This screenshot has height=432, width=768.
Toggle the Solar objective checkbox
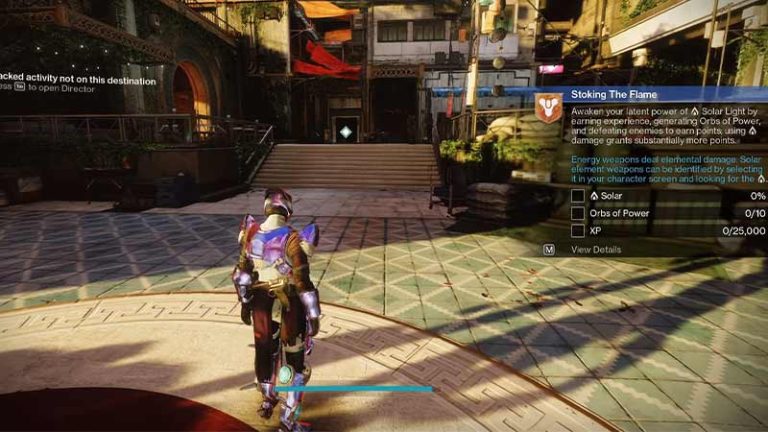(578, 196)
